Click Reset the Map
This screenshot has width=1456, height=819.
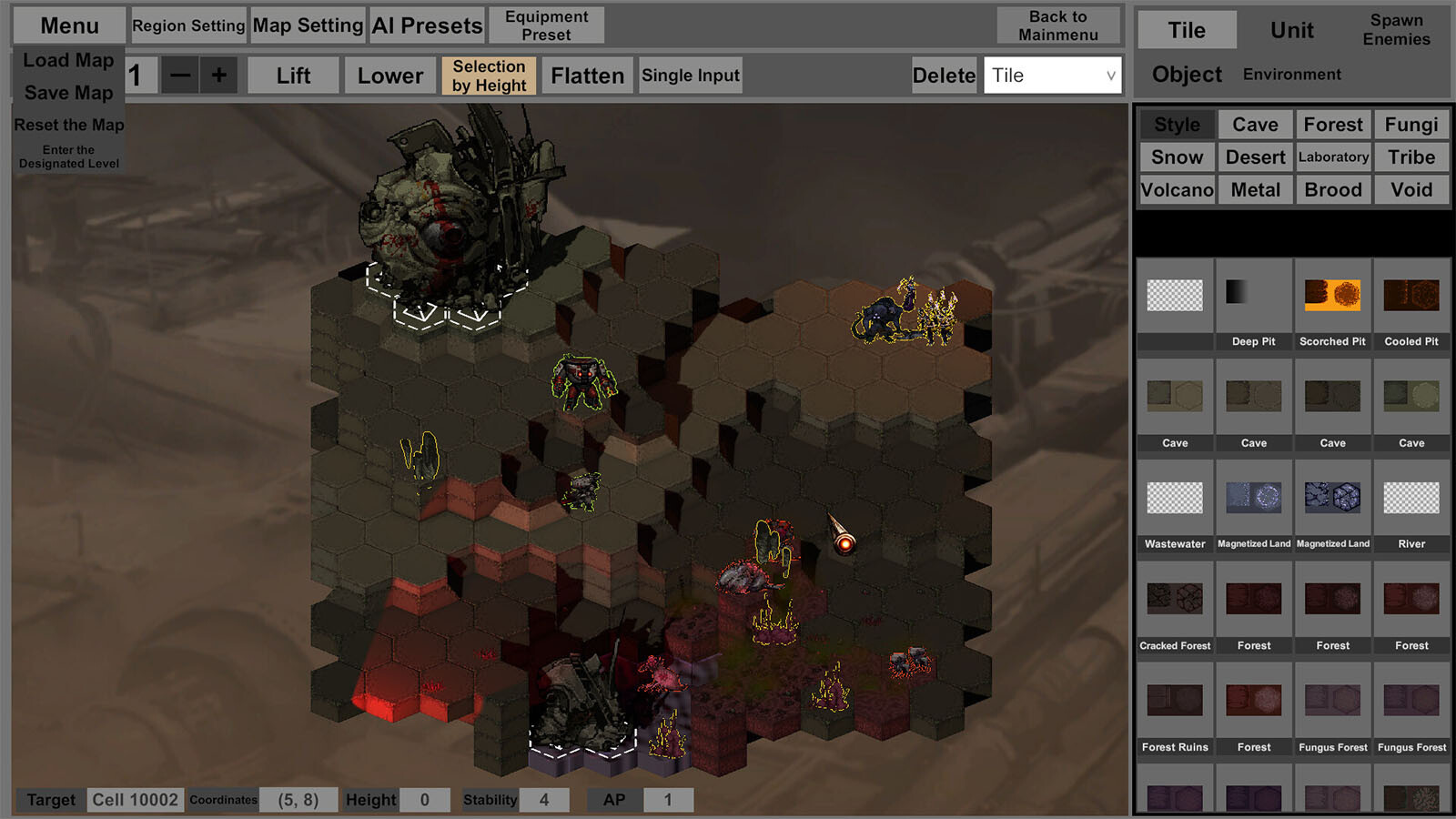point(68,125)
